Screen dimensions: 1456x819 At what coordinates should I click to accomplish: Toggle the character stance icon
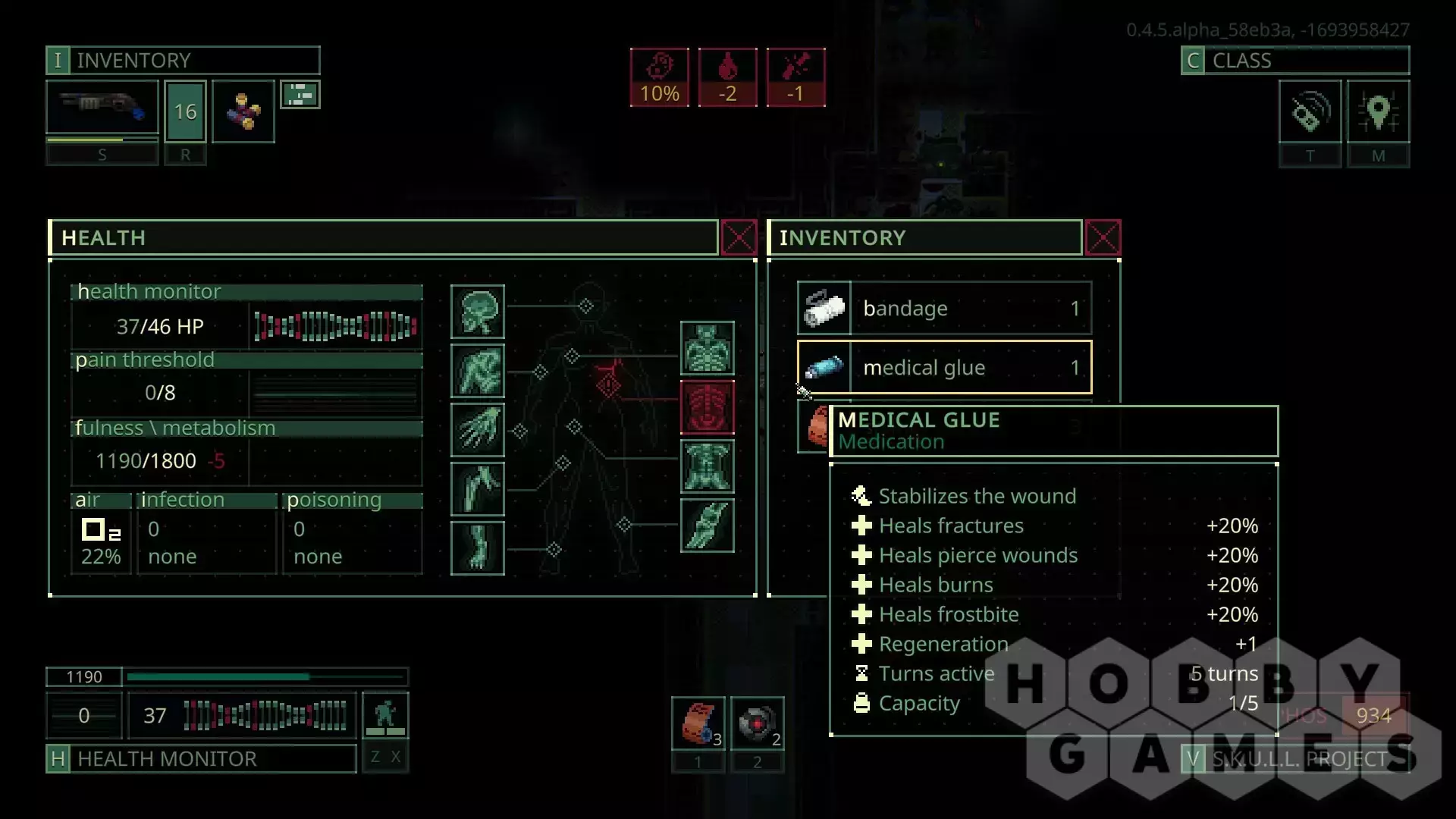(x=385, y=715)
